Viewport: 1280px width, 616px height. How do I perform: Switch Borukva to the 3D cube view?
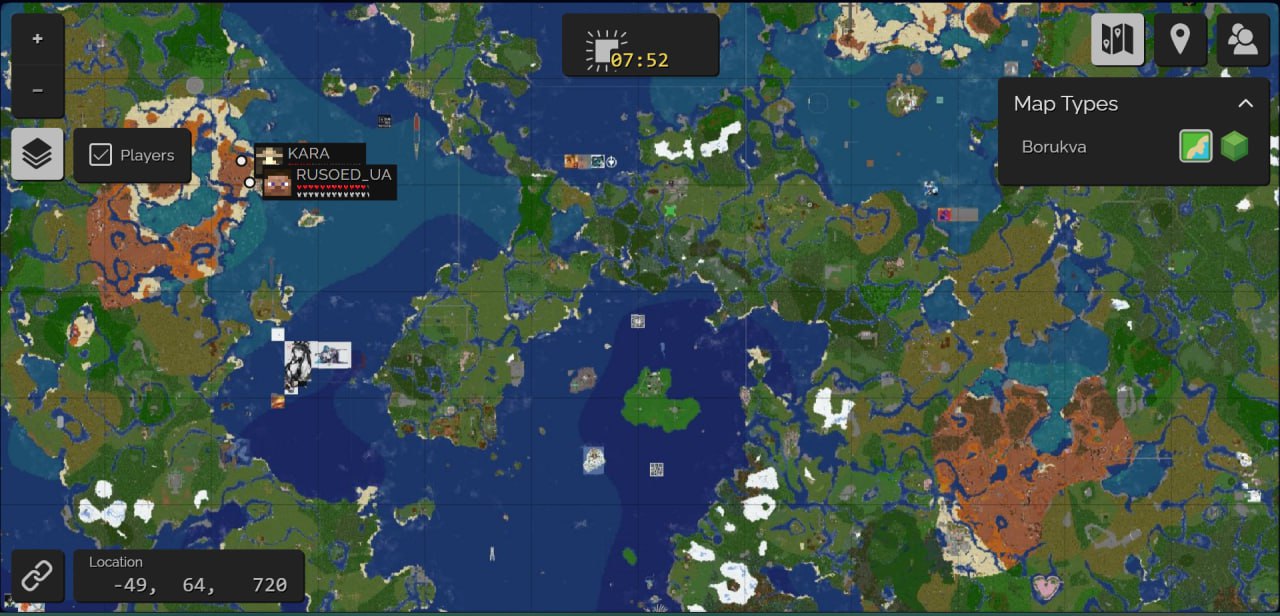[x=1235, y=147]
